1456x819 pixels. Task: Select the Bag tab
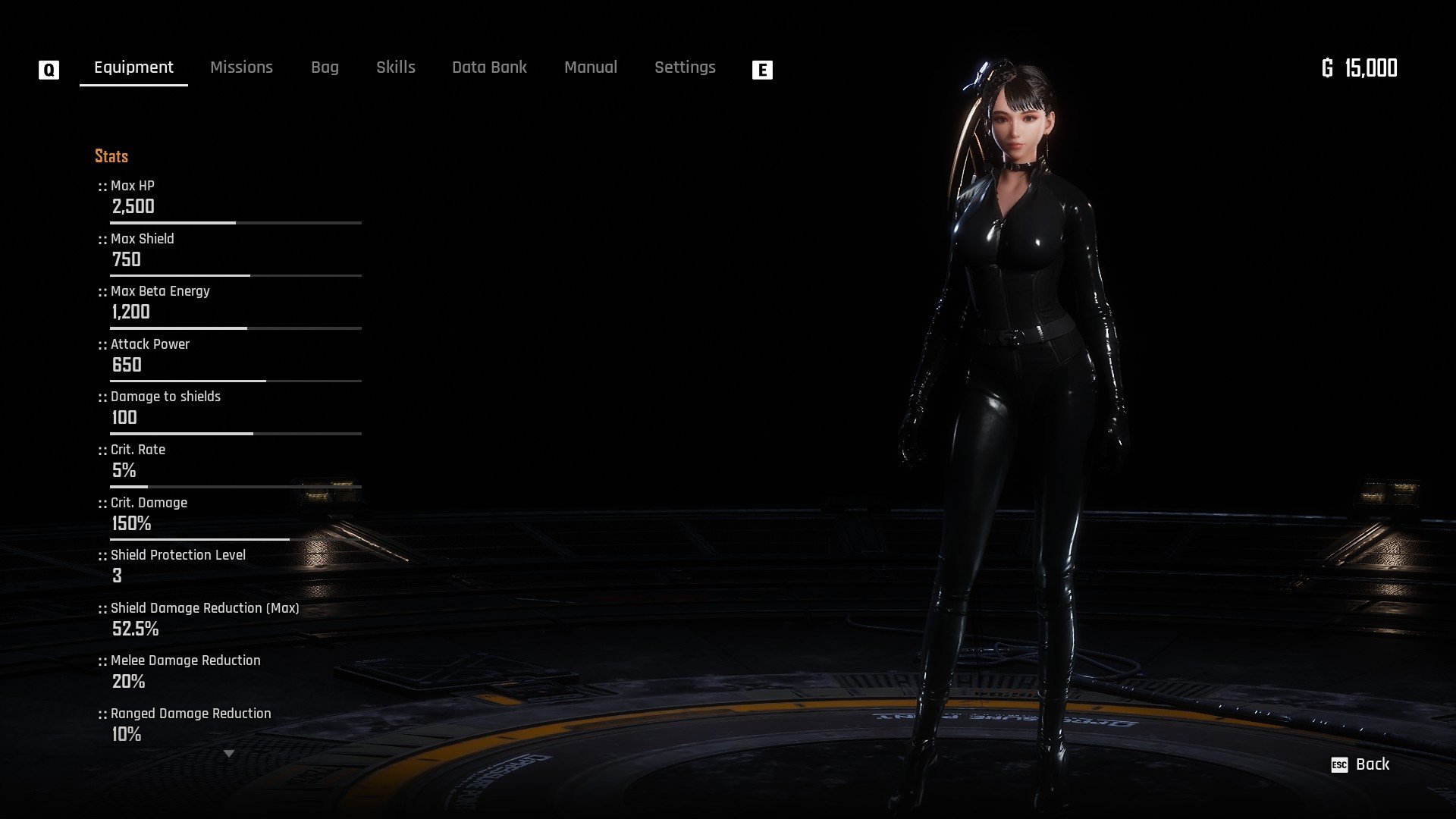325,67
